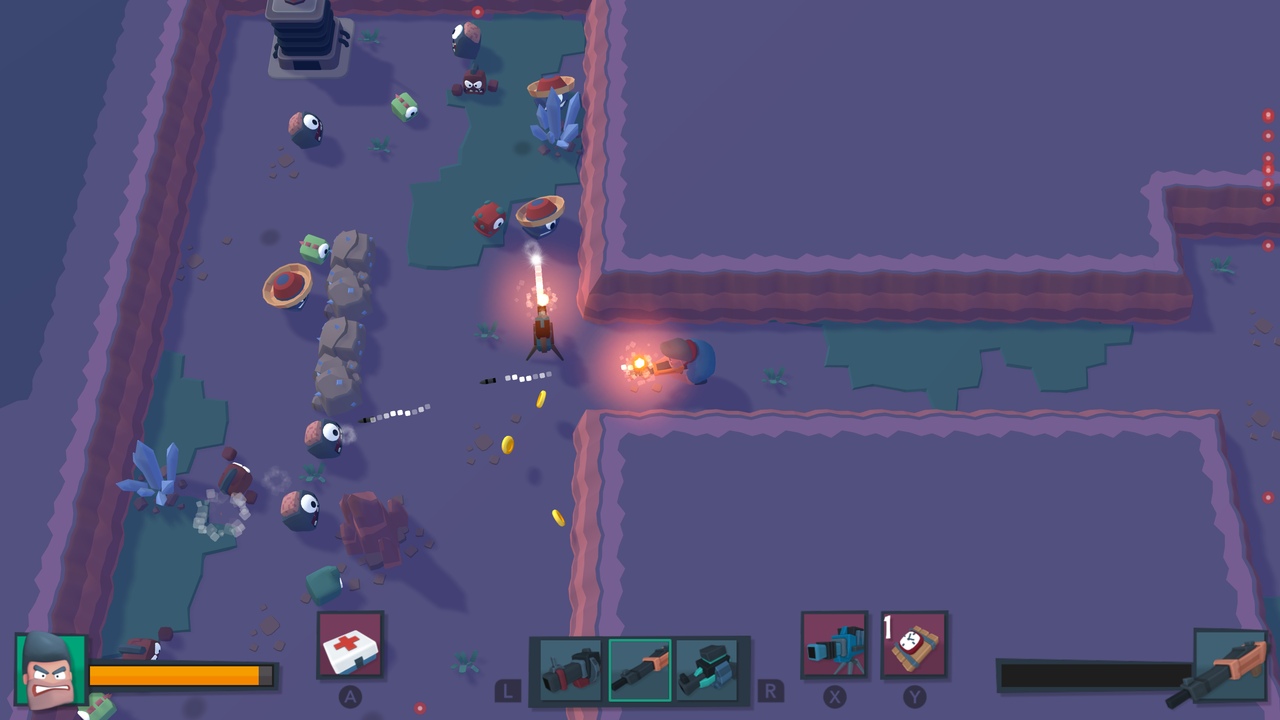Select the highlighted rifle in the center weapon slot
This screenshot has height=720, width=1280.
(640, 670)
